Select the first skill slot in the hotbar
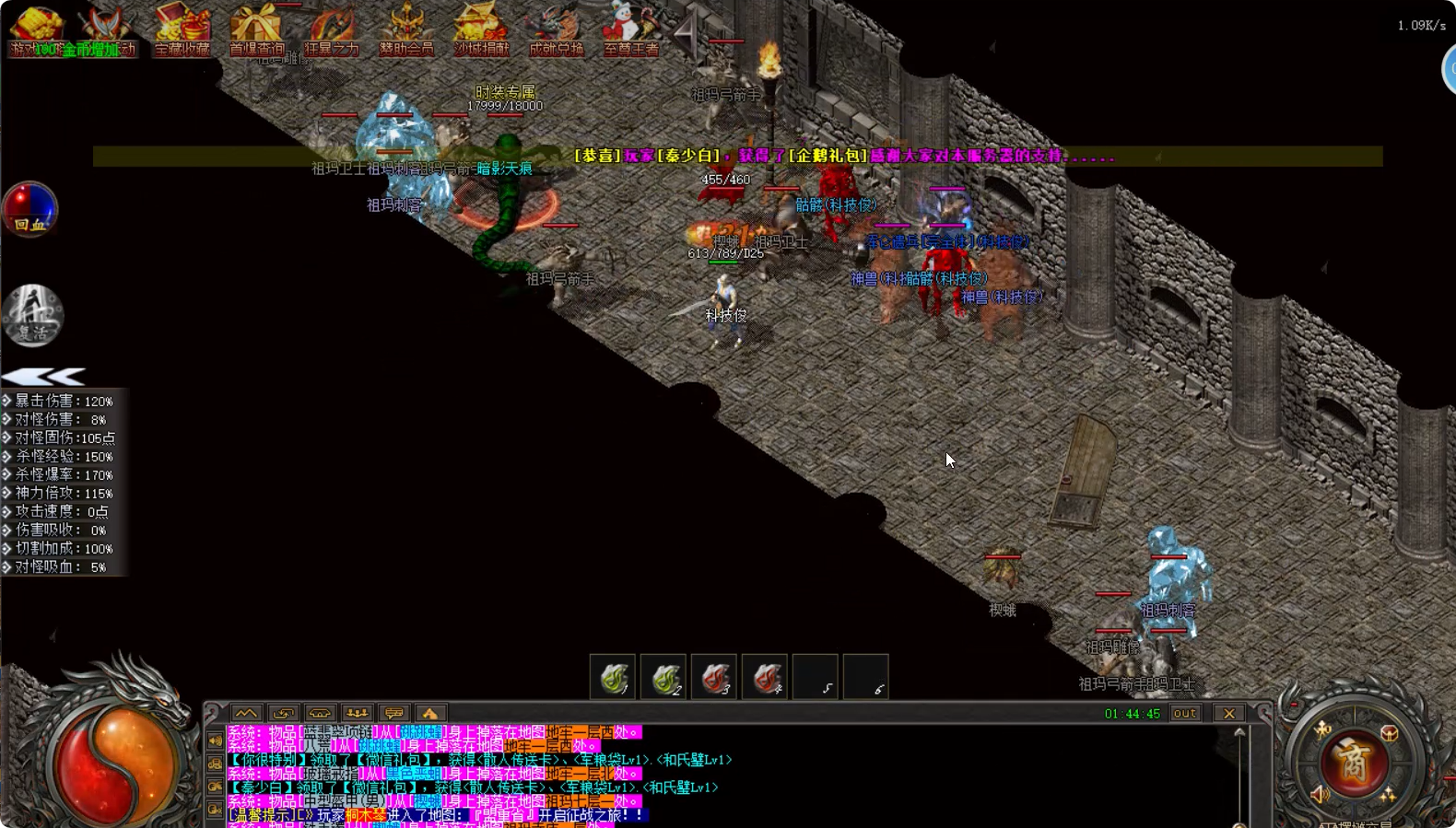 612,677
